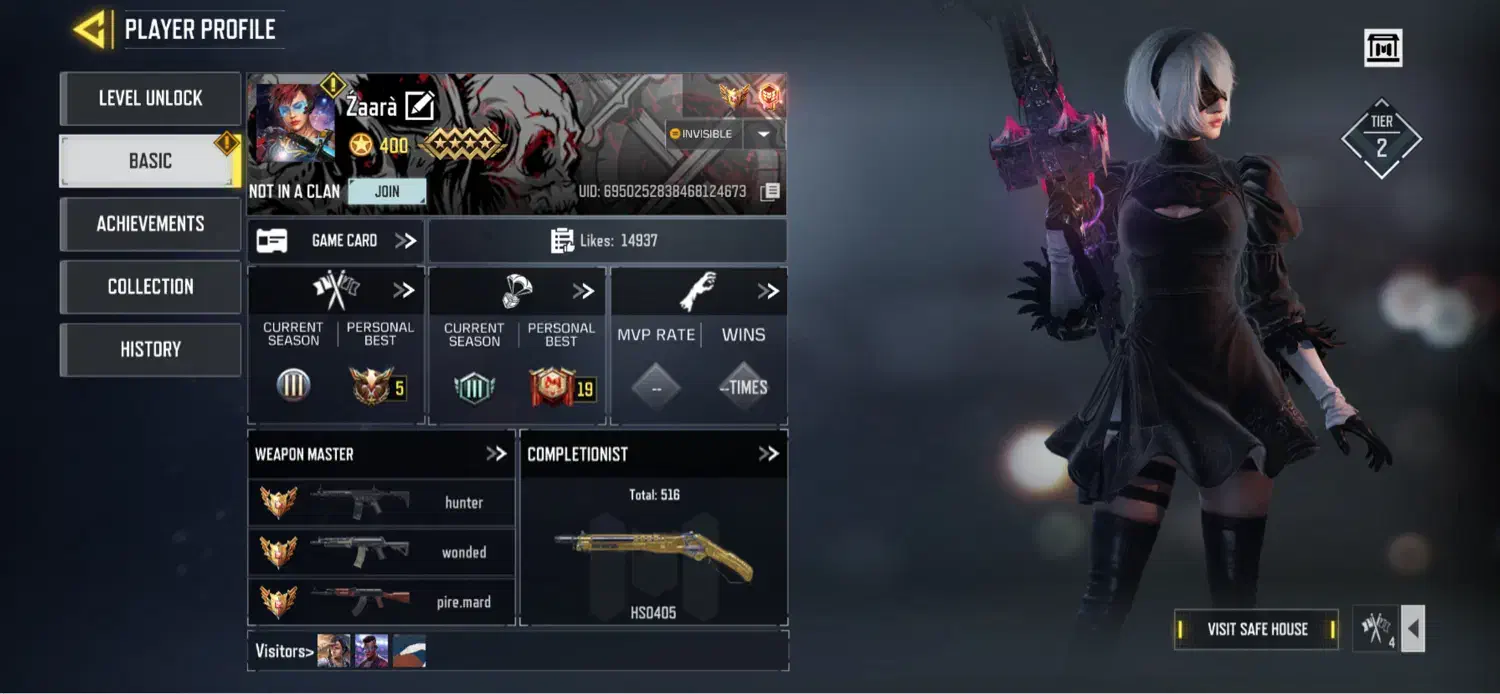This screenshot has width=1500, height=694.
Task: Open the Visitors list
Action: [x=285, y=651]
